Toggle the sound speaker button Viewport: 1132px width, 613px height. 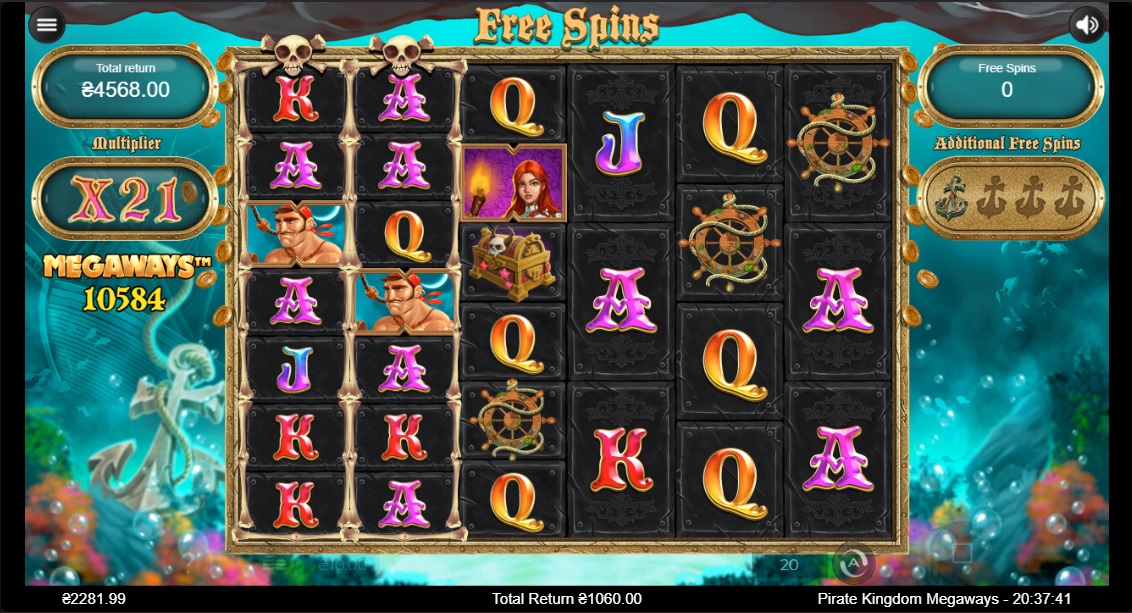coord(1086,25)
